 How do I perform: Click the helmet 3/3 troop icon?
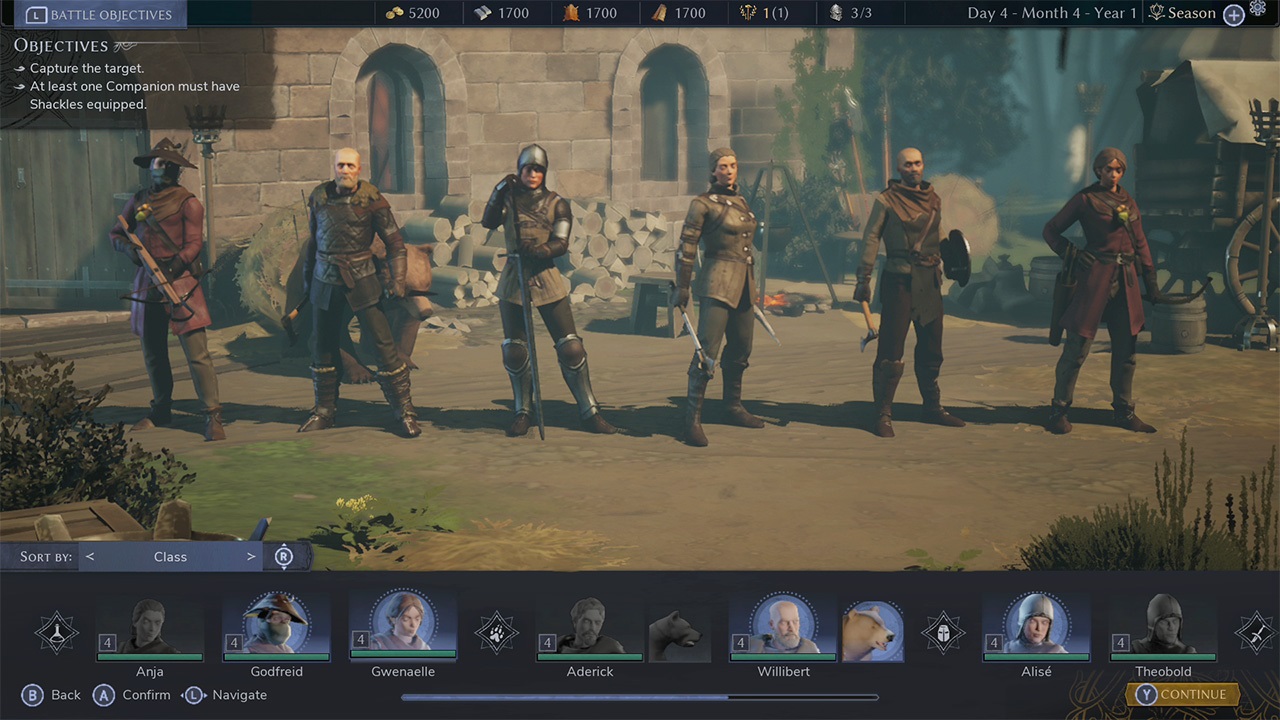836,13
